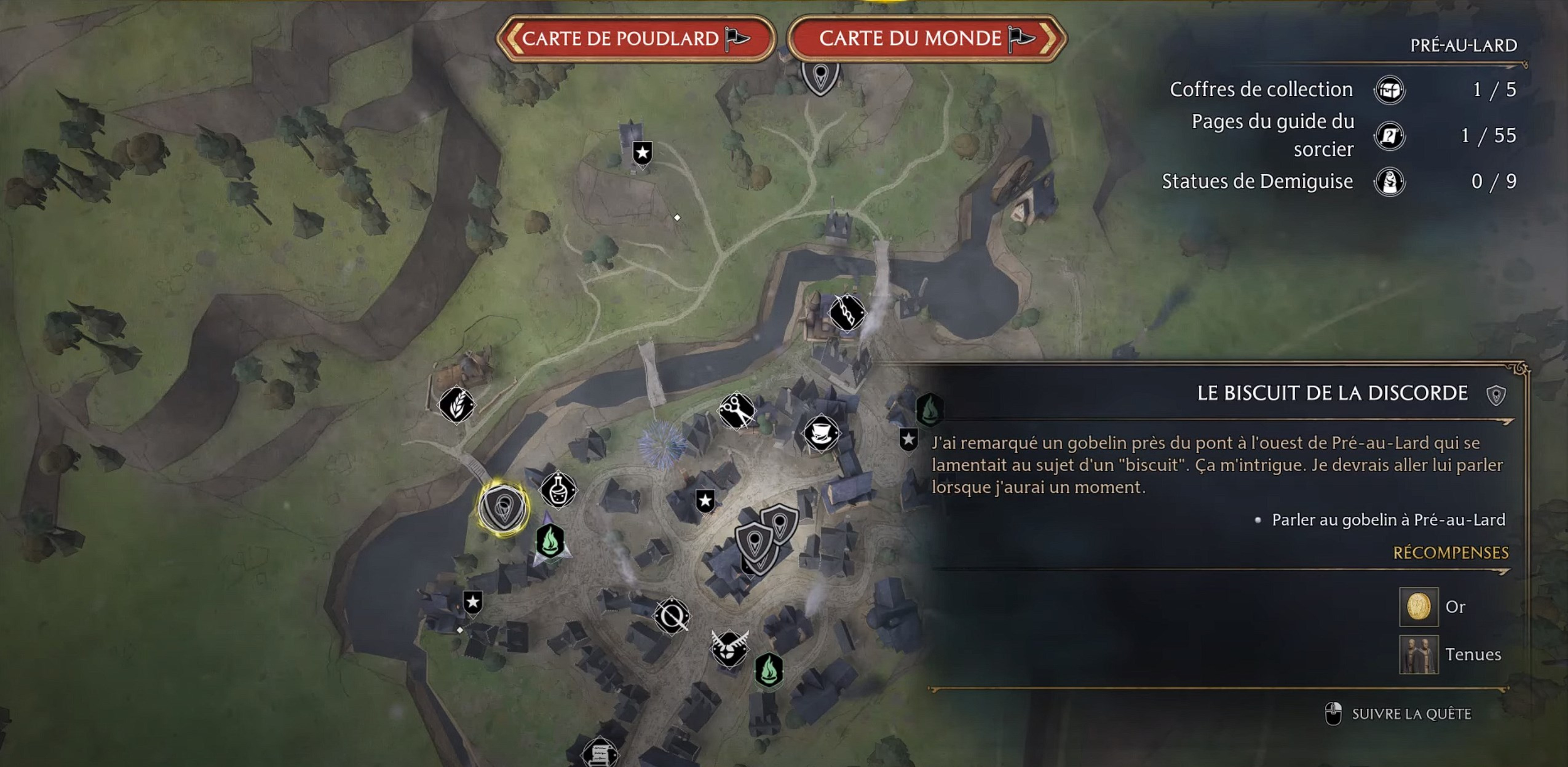Viewport: 1568px width, 767px height.
Task: Switch to the Carte de Poudlard map
Action: [636, 39]
